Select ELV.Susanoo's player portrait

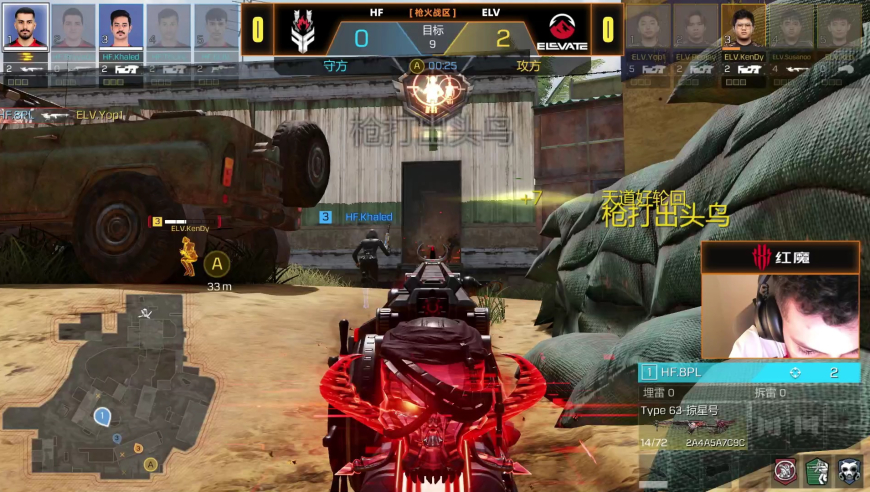coord(791,27)
